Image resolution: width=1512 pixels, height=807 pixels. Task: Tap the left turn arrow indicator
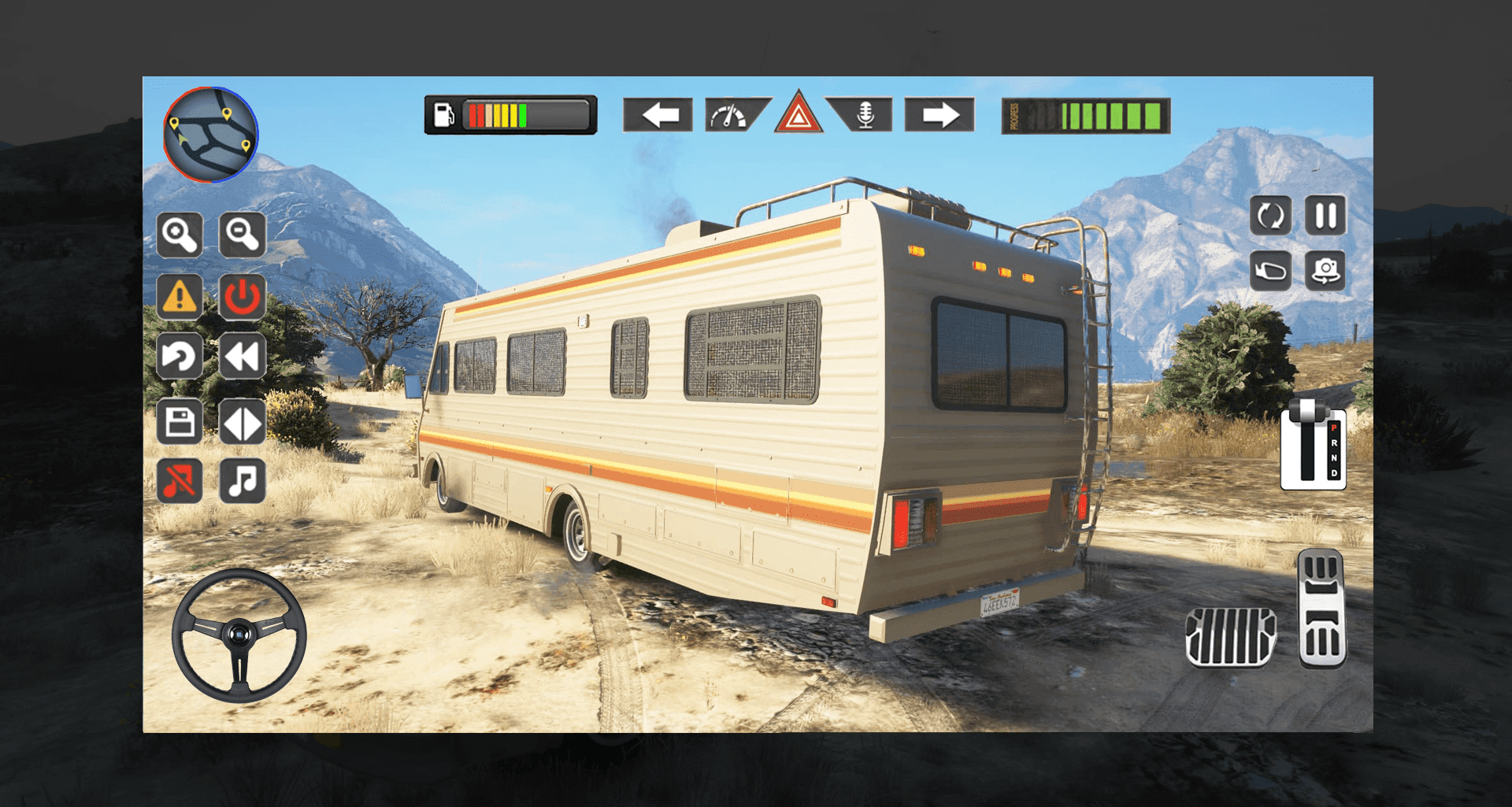click(x=658, y=115)
